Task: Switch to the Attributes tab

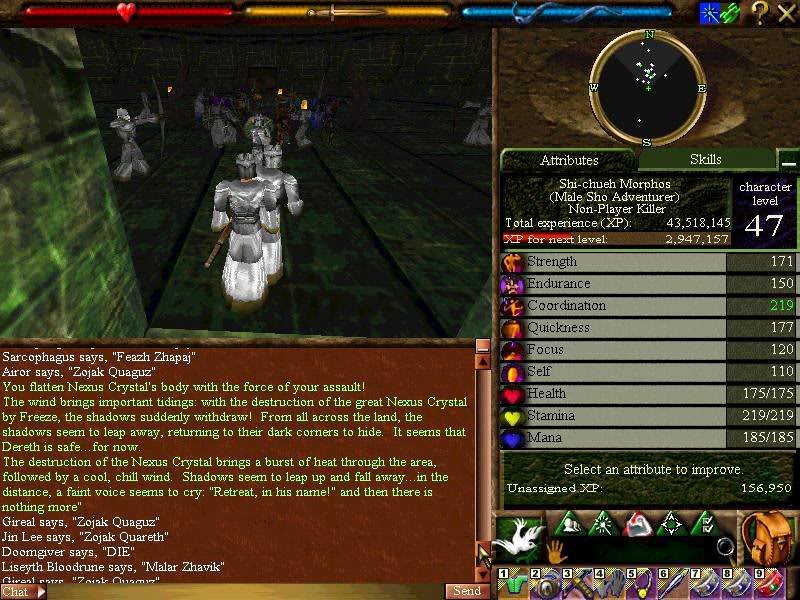Action: click(569, 160)
